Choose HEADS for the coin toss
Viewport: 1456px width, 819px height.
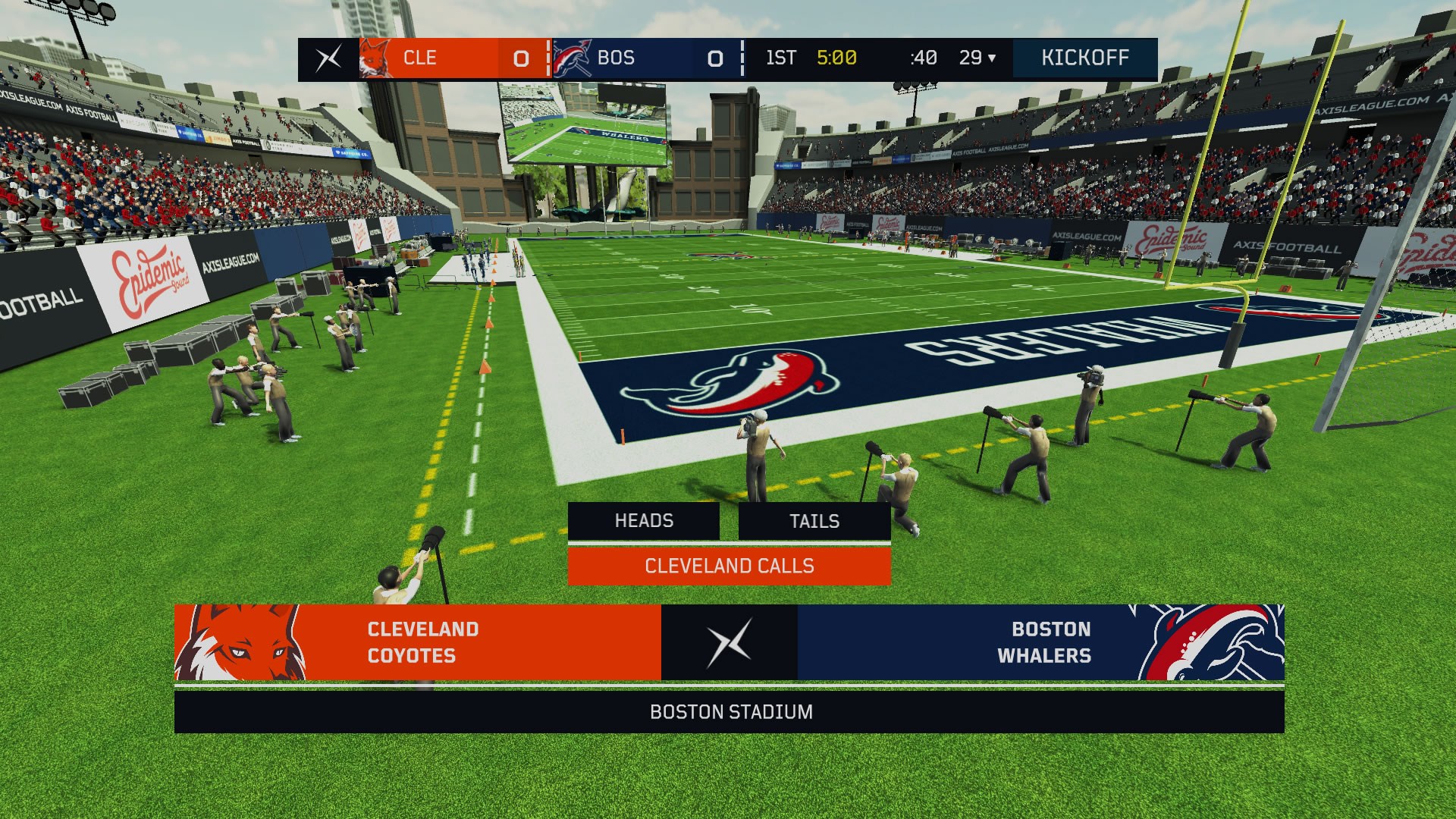tap(643, 521)
